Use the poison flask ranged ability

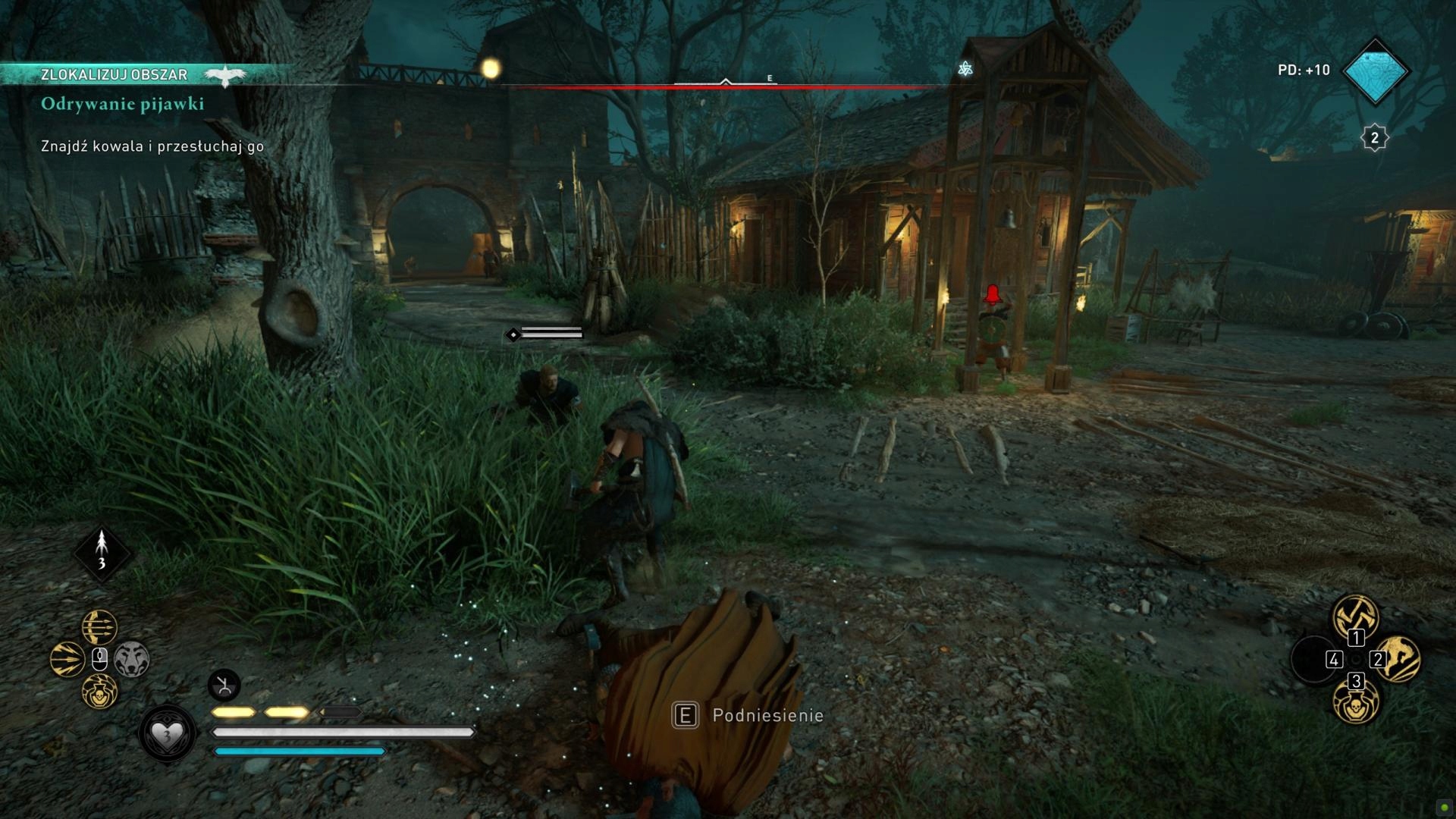point(99,692)
